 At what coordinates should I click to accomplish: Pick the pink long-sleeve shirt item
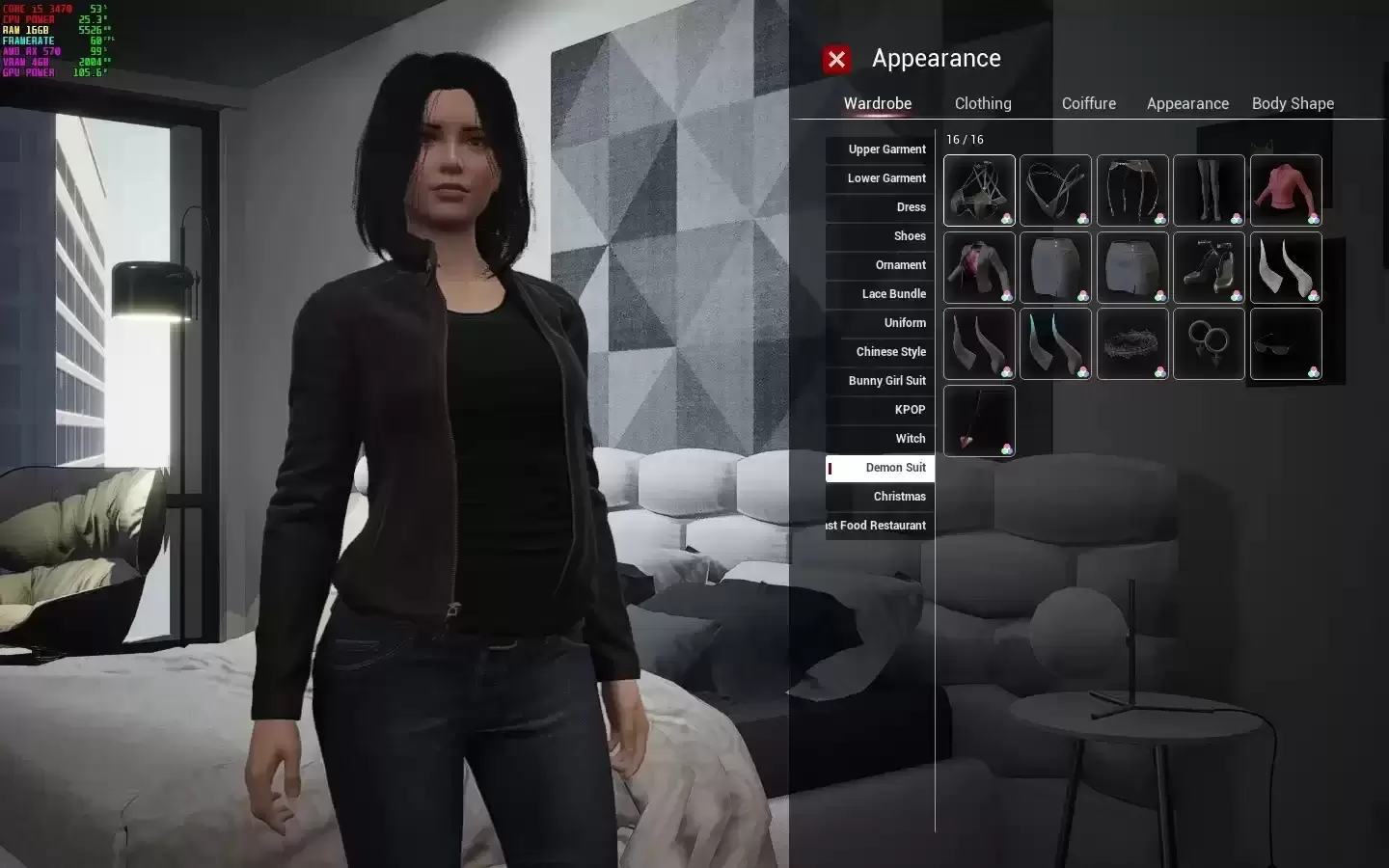(1286, 190)
